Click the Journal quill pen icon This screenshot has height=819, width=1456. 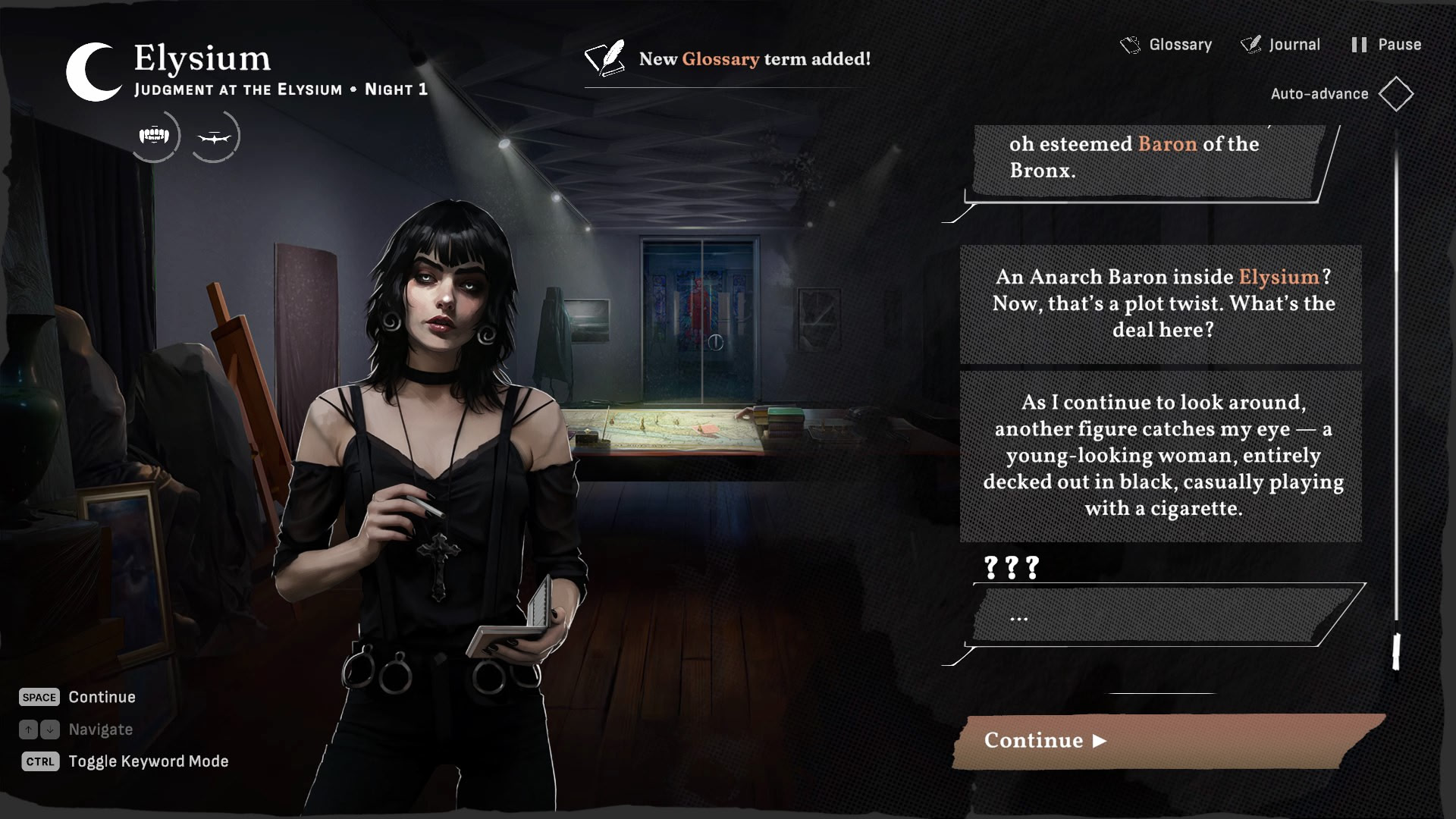click(1250, 44)
